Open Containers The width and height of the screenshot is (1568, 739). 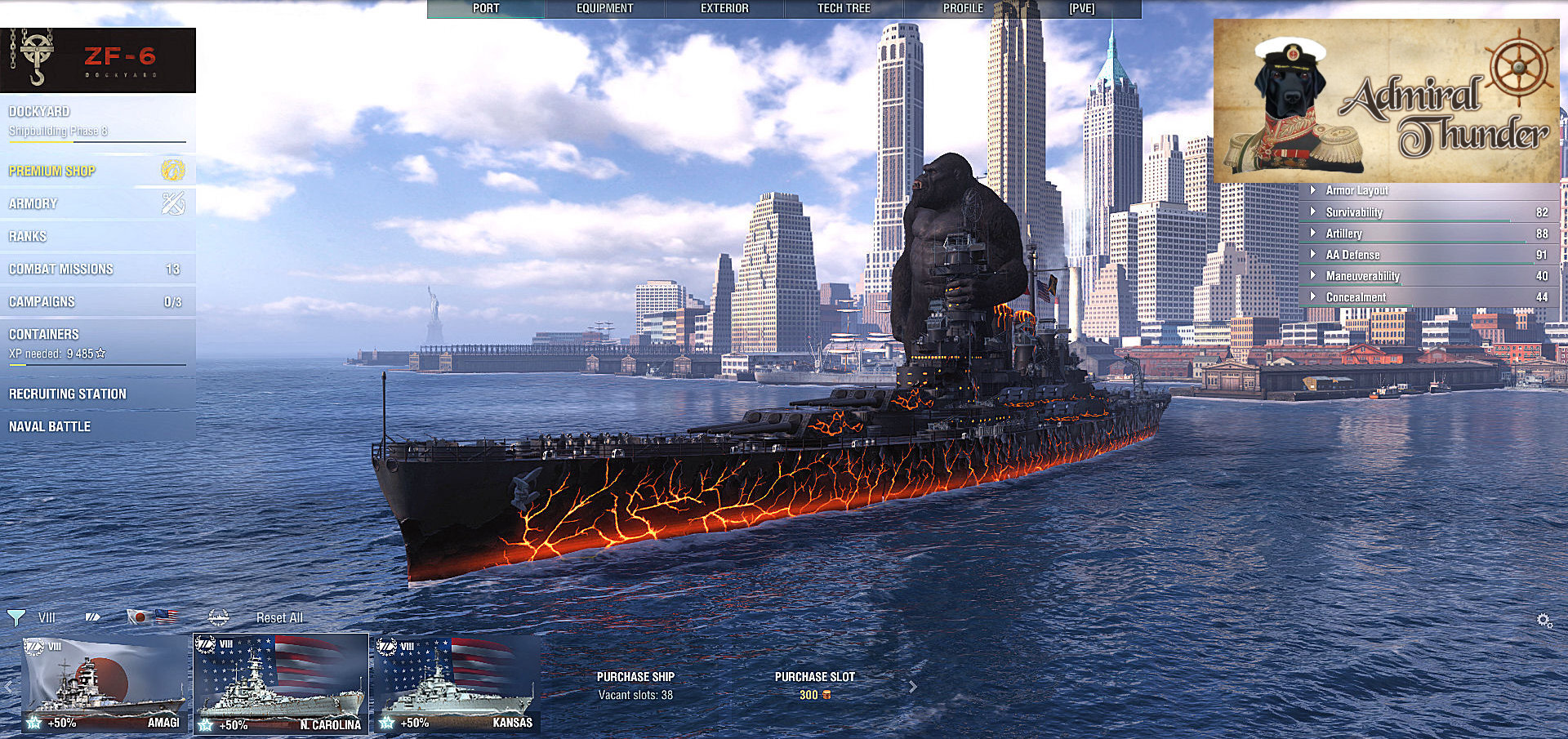(x=44, y=334)
